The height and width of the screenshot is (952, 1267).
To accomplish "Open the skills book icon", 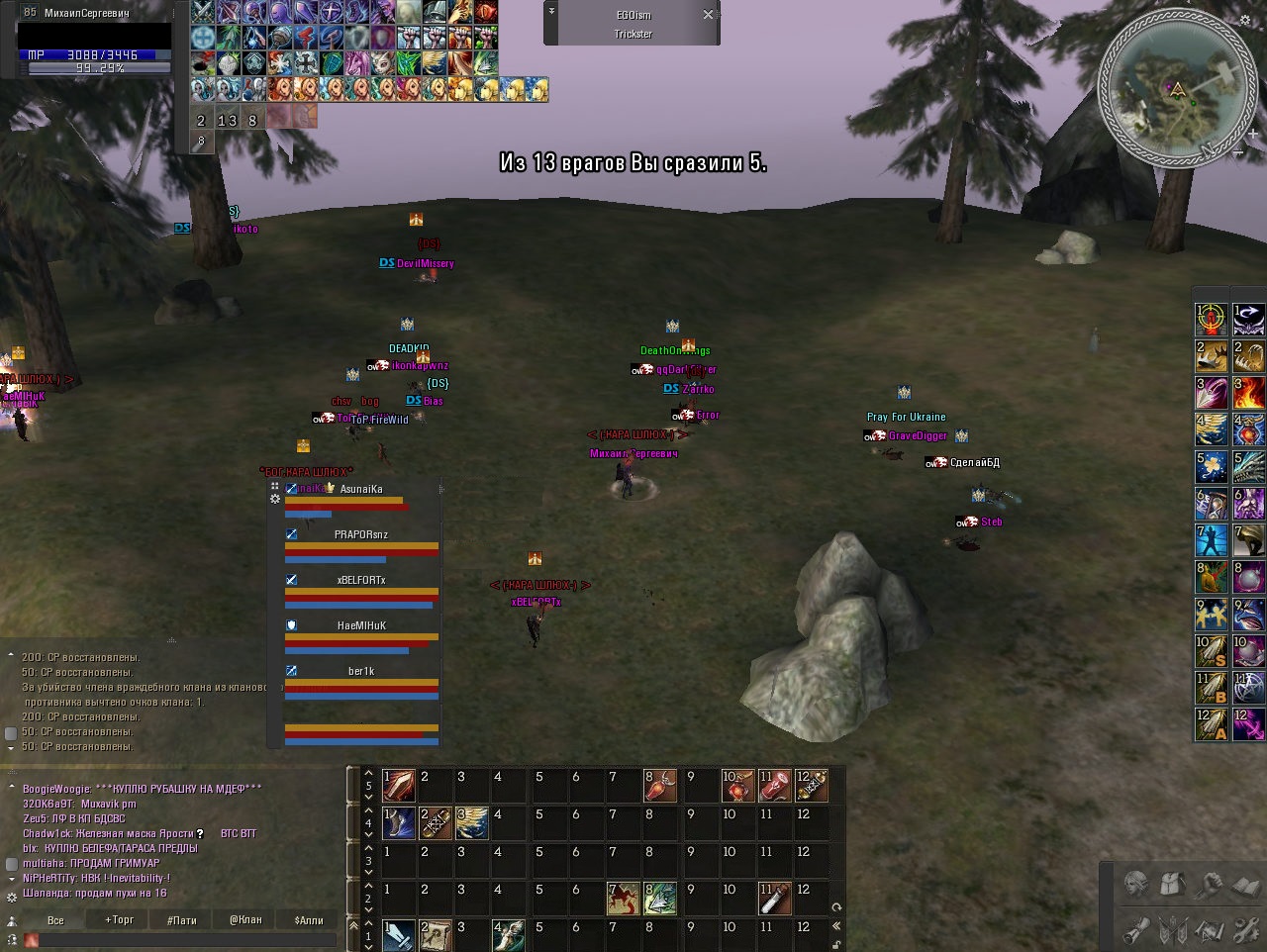I will pyautogui.click(x=1246, y=884).
